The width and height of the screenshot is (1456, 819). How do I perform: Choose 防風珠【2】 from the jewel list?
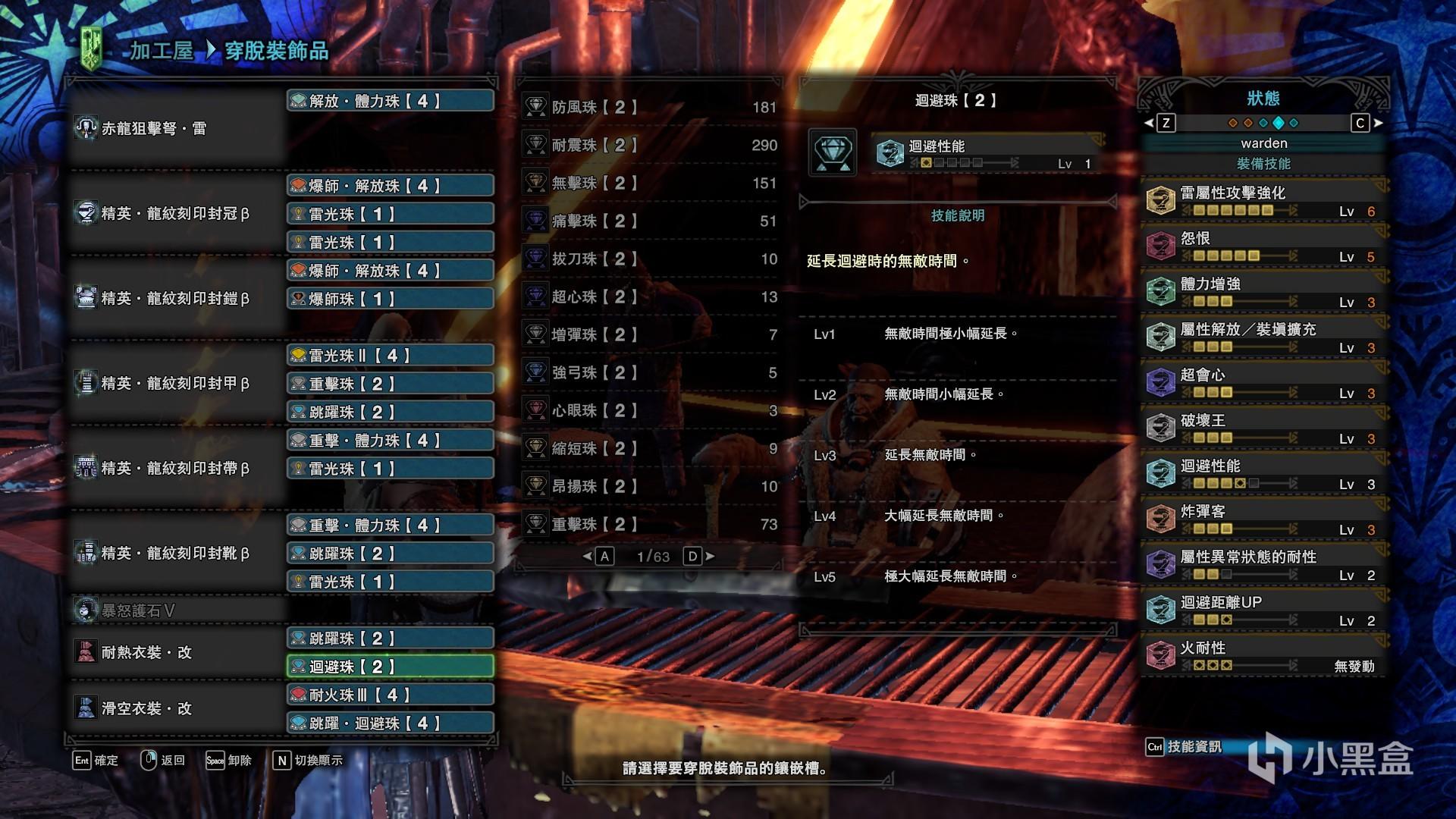coord(650,108)
